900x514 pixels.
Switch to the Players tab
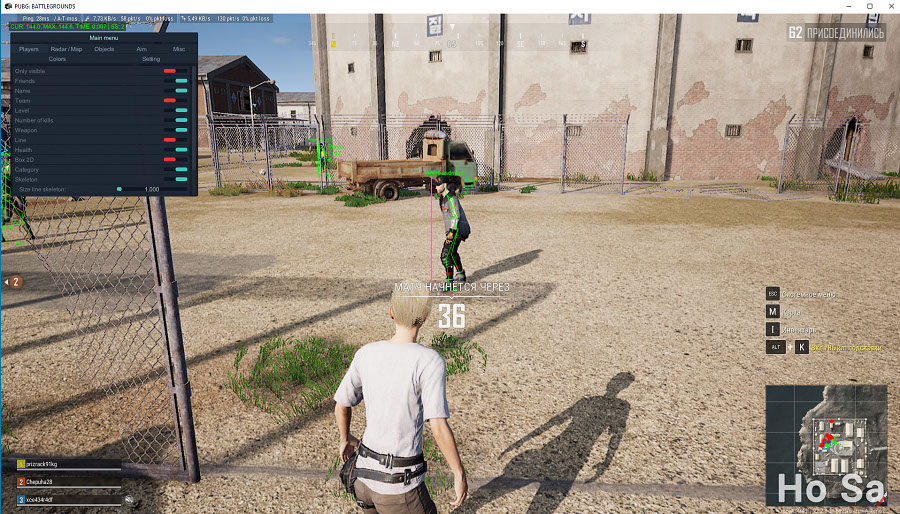[29, 48]
